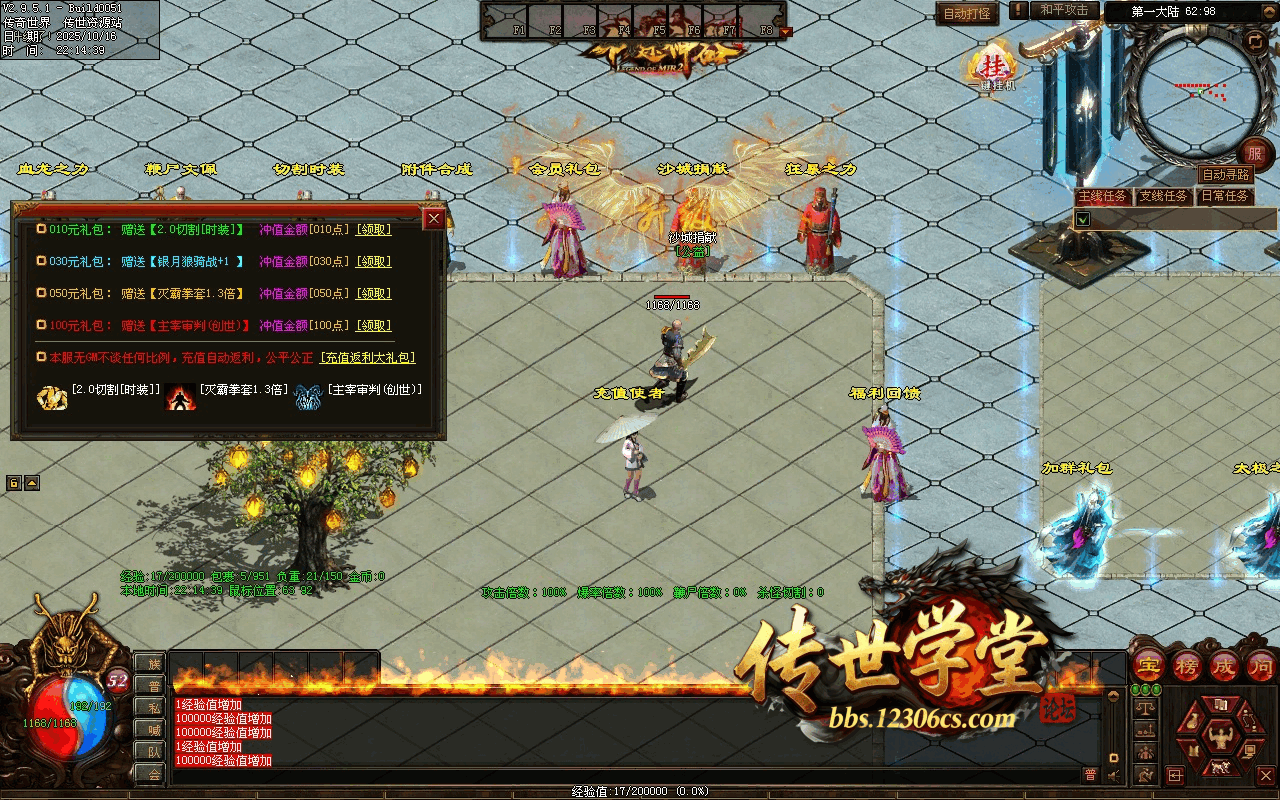This screenshot has width=1280, height=800.
Task: Claim the 100元 gift pack reward
Action: pyautogui.click(x=374, y=326)
